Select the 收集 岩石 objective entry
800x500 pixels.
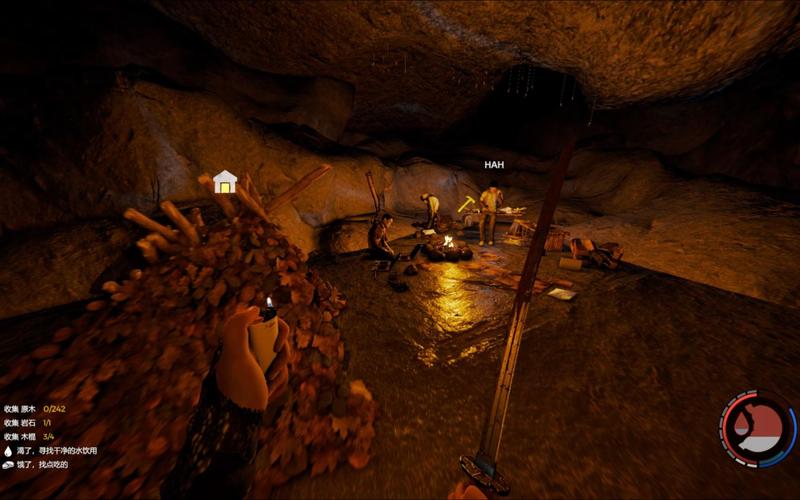click(x=27, y=423)
